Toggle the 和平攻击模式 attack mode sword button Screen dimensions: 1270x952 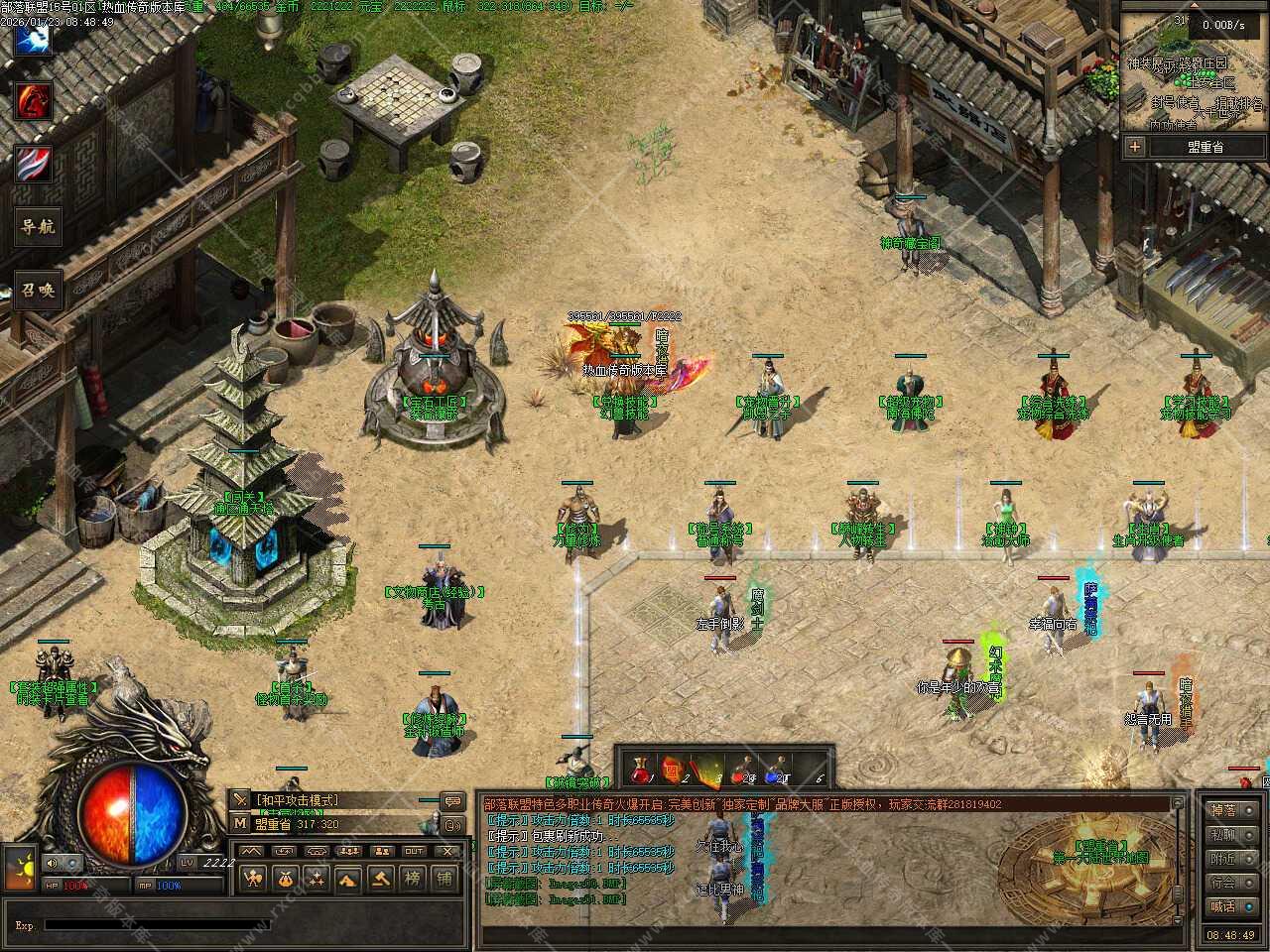241,800
